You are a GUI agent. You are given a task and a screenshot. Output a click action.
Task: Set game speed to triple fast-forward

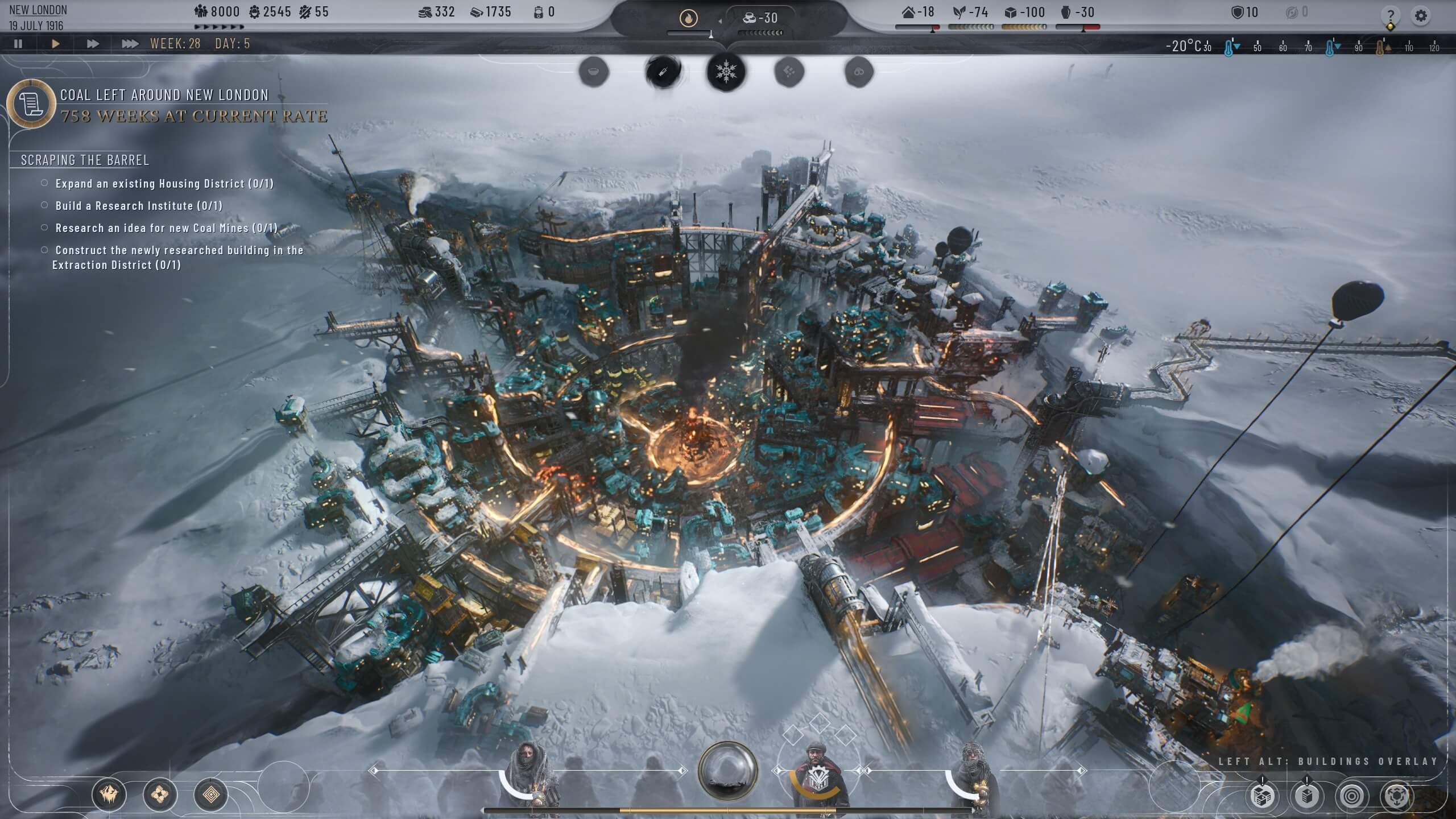pos(130,44)
